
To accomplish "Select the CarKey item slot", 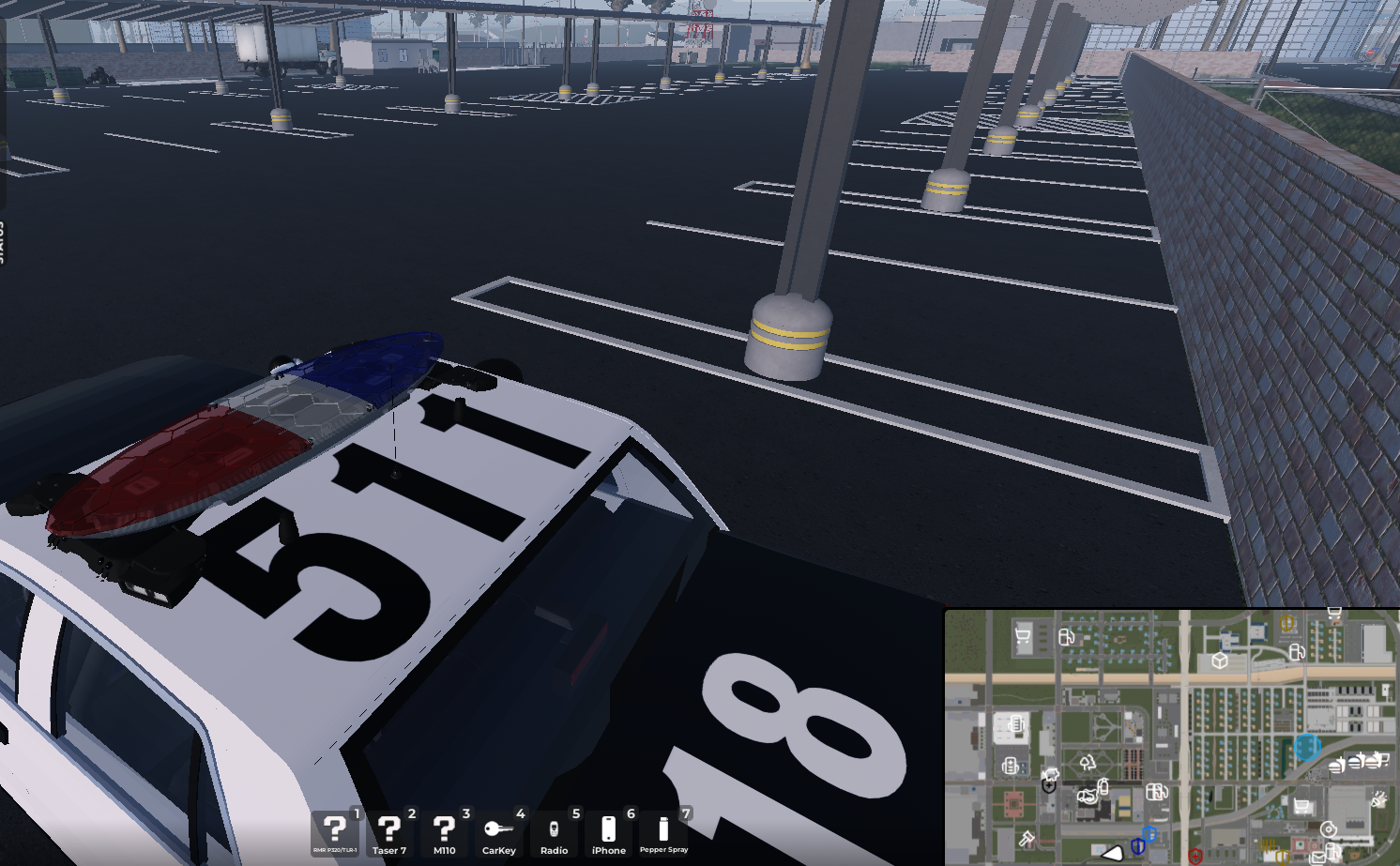I will click(x=498, y=833).
